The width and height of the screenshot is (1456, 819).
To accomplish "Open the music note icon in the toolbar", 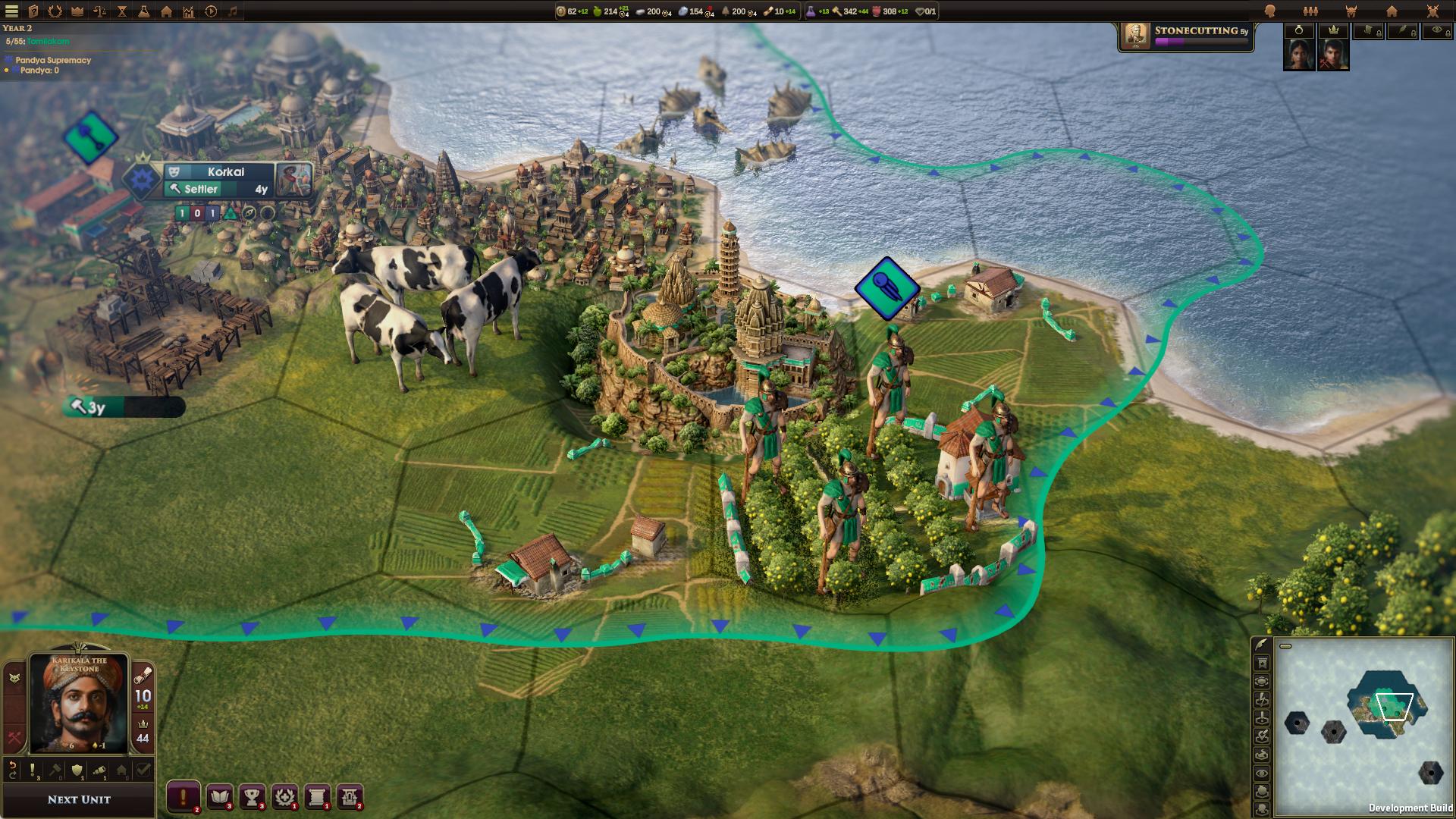I will [234, 11].
